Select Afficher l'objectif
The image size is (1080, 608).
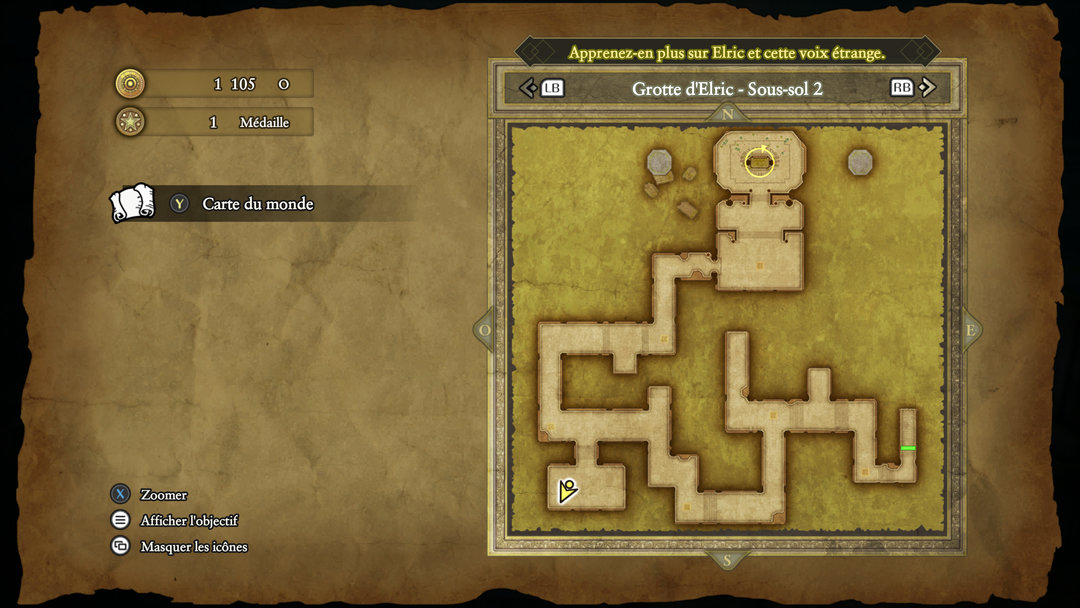[188, 520]
